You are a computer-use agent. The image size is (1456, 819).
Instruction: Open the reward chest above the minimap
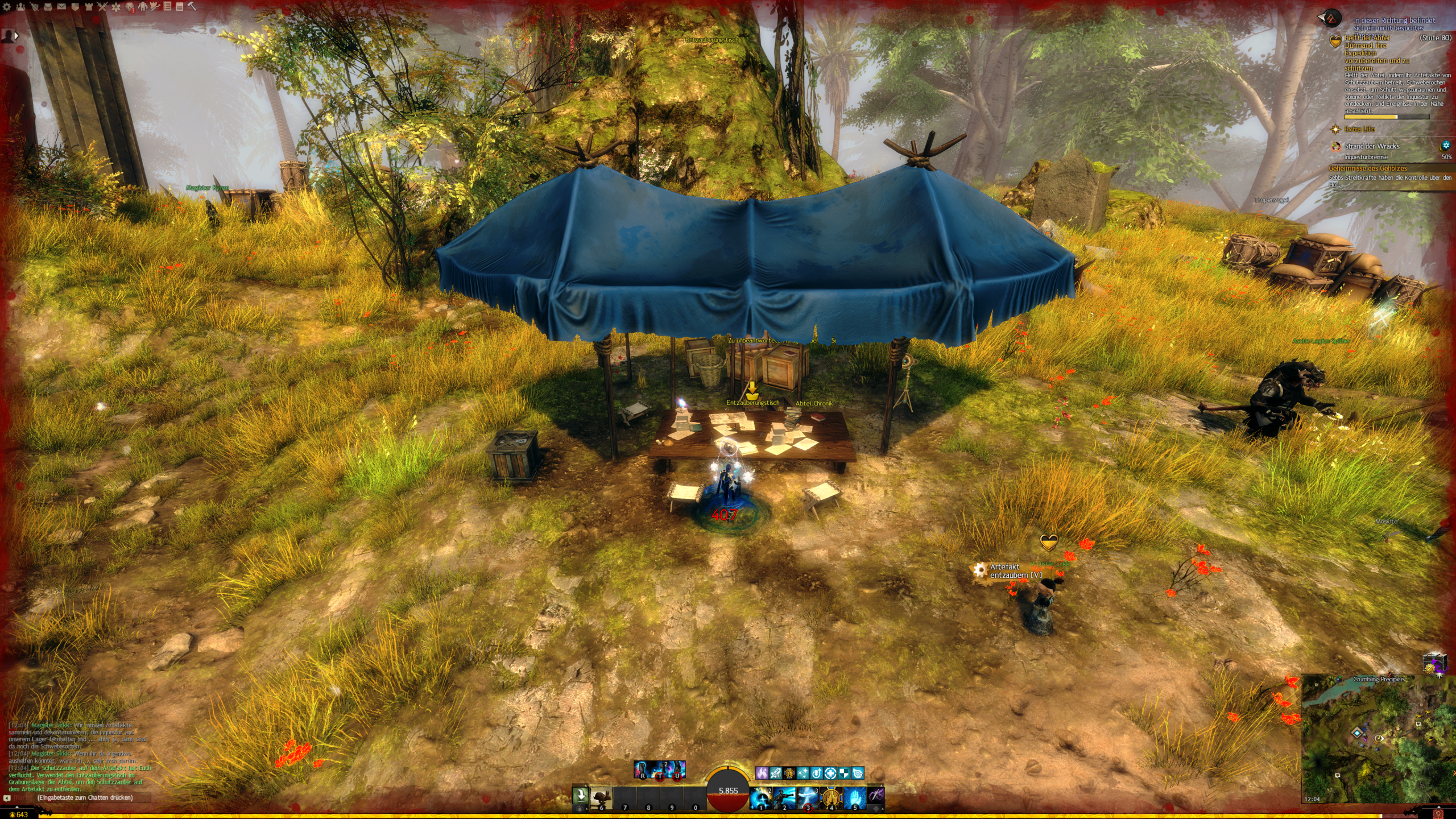[1434, 663]
